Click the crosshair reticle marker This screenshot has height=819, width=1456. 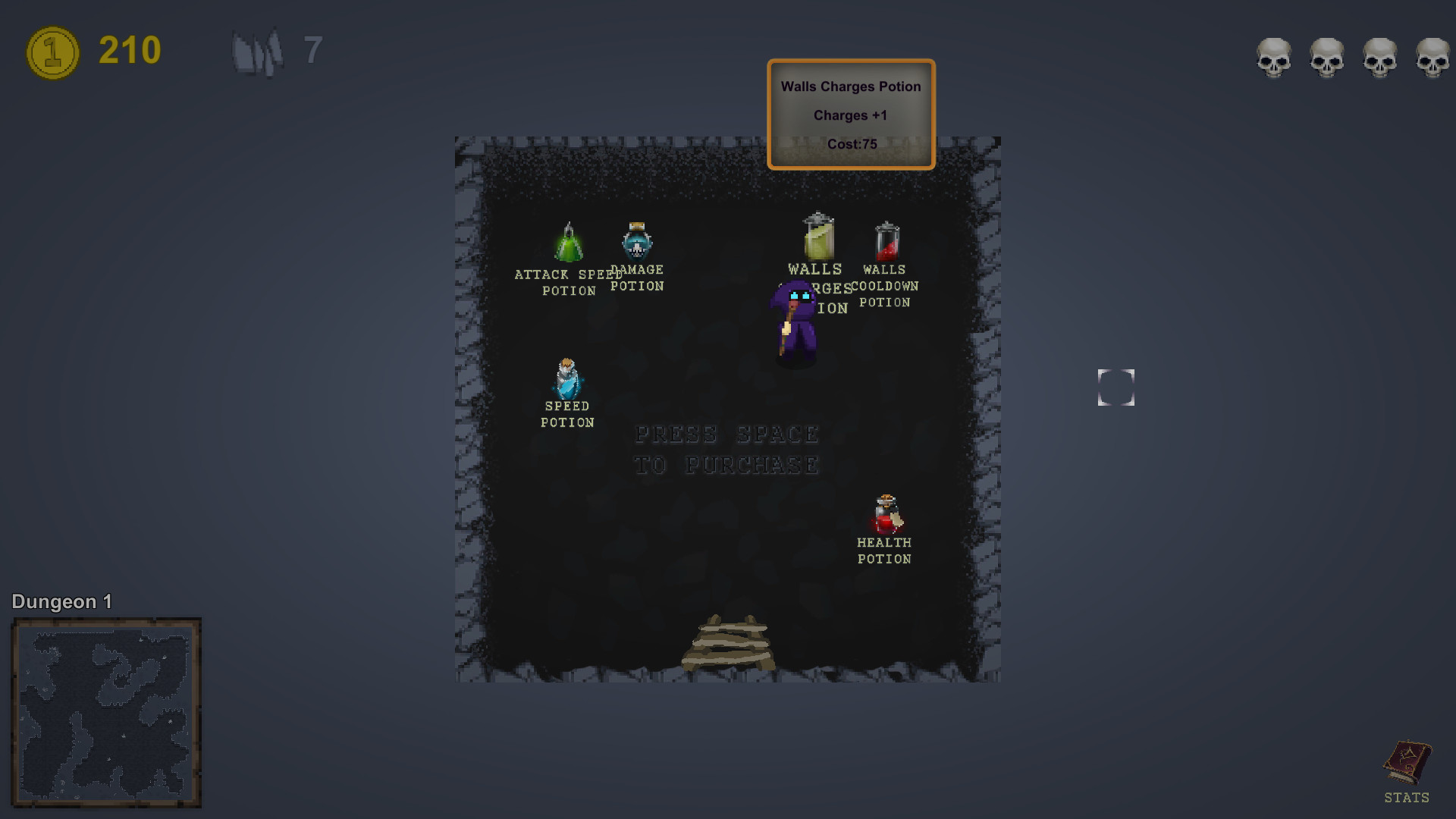pyautogui.click(x=1116, y=388)
